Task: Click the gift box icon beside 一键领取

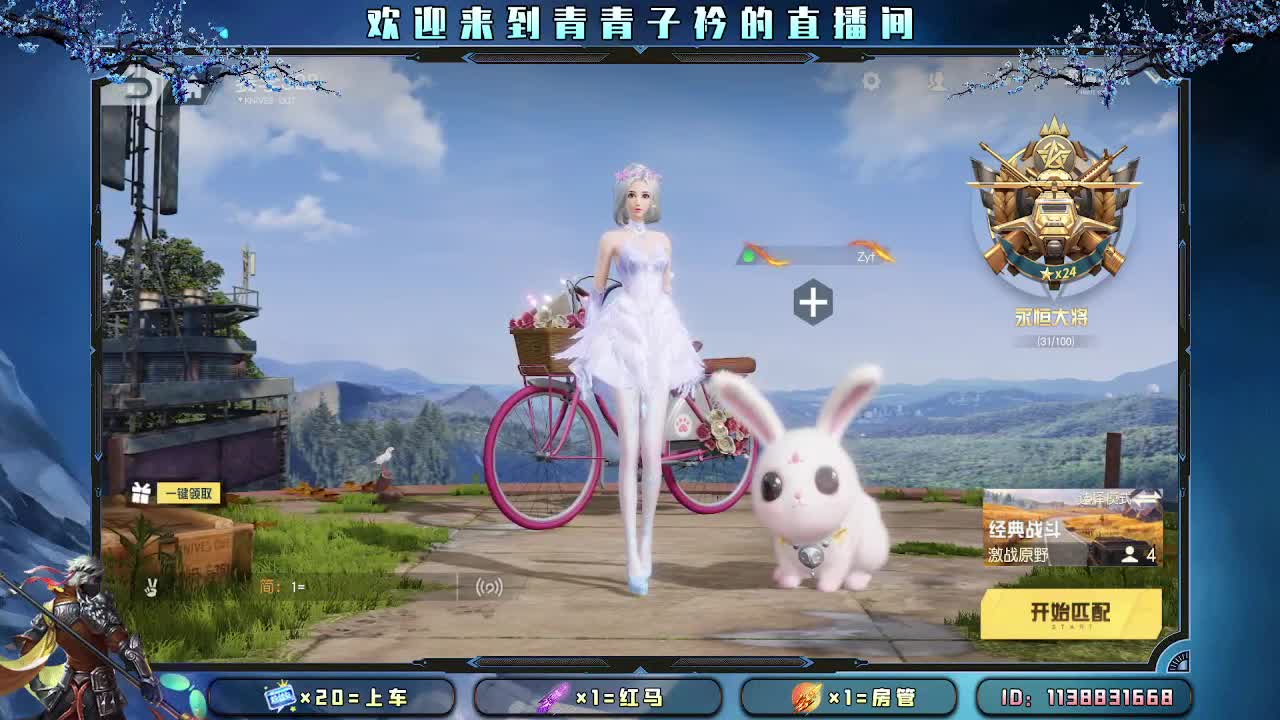Action: click(x=139, y=492)
